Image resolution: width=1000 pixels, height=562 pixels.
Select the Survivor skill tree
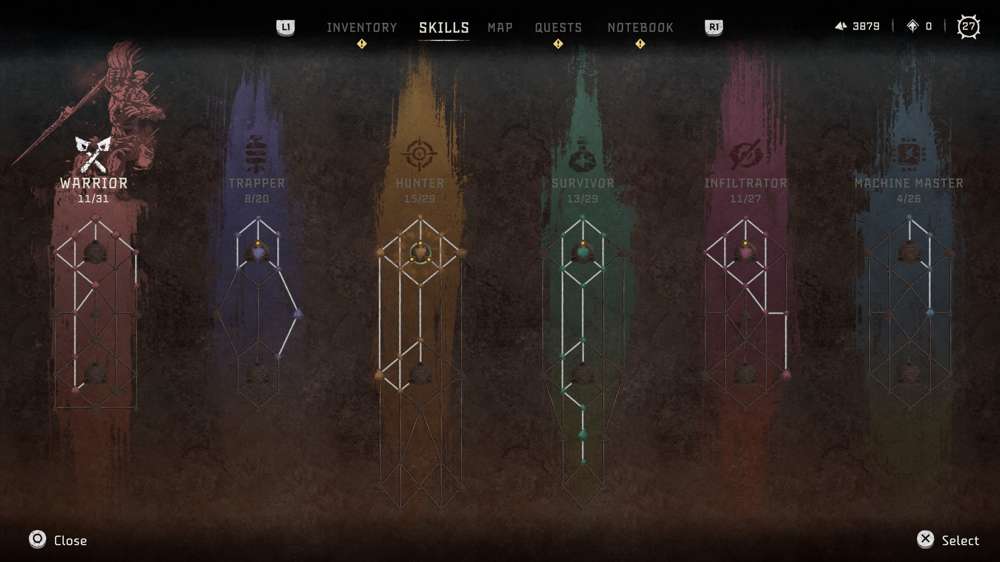(583, 183)
